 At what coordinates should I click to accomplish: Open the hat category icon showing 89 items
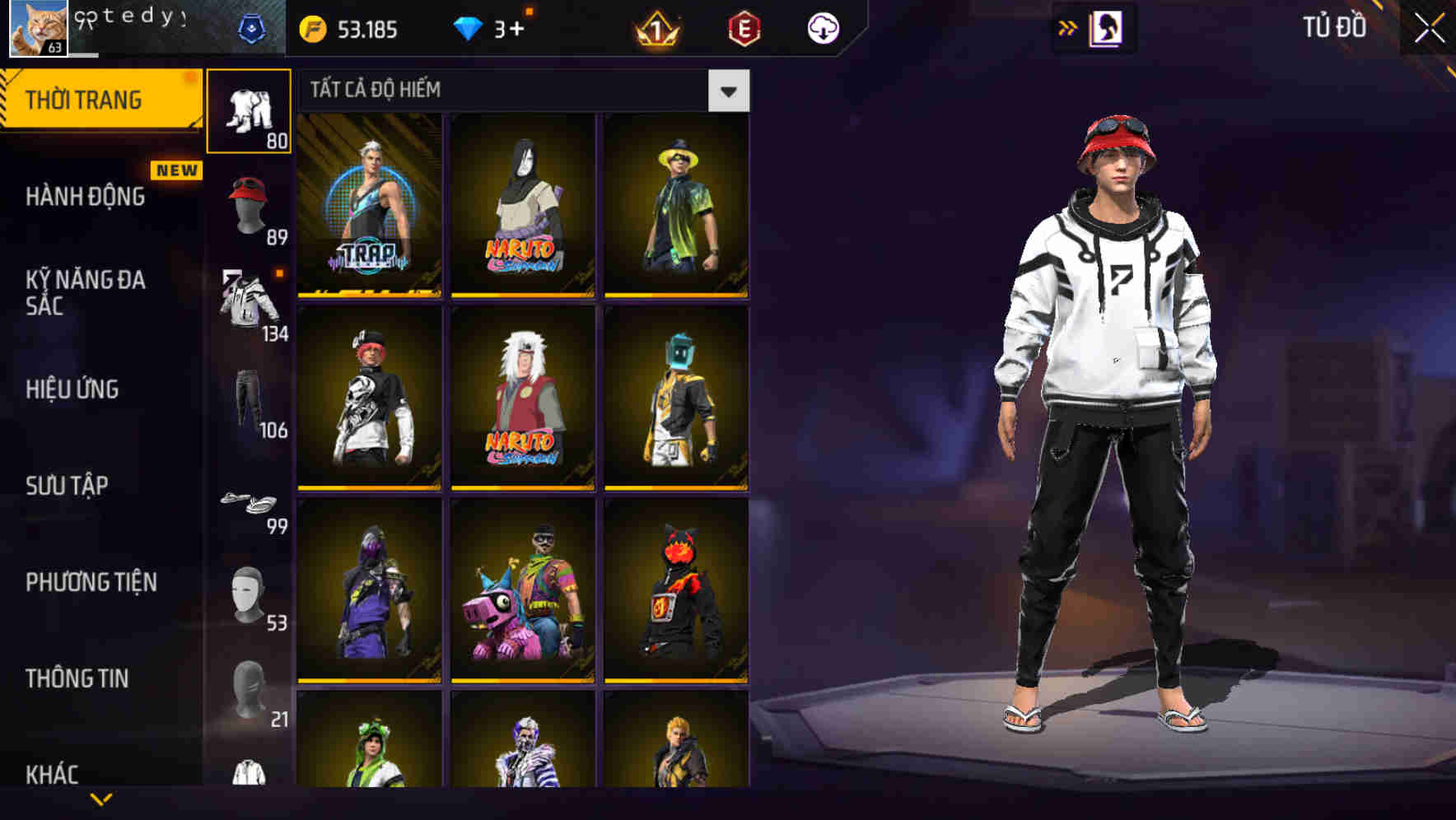pos(250,204)
